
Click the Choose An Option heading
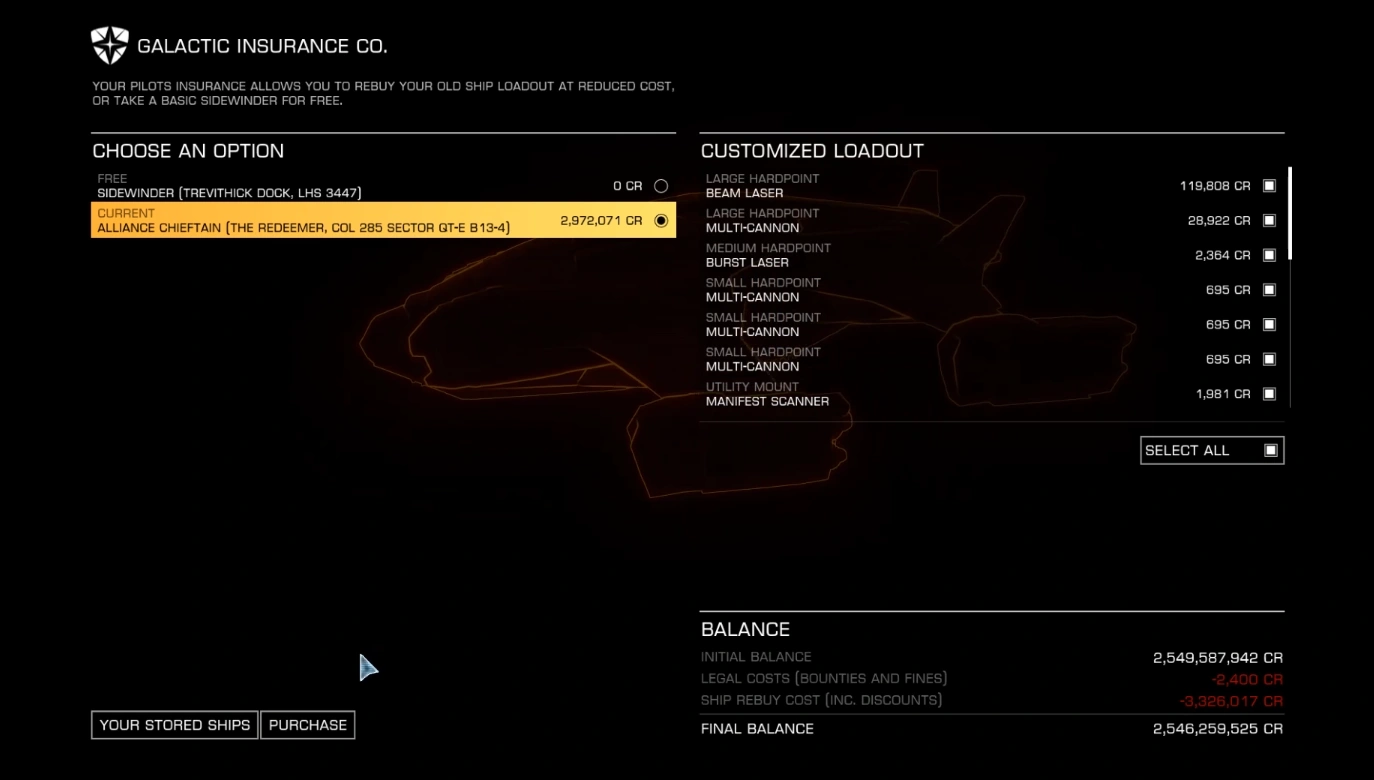tap(188, 150)
